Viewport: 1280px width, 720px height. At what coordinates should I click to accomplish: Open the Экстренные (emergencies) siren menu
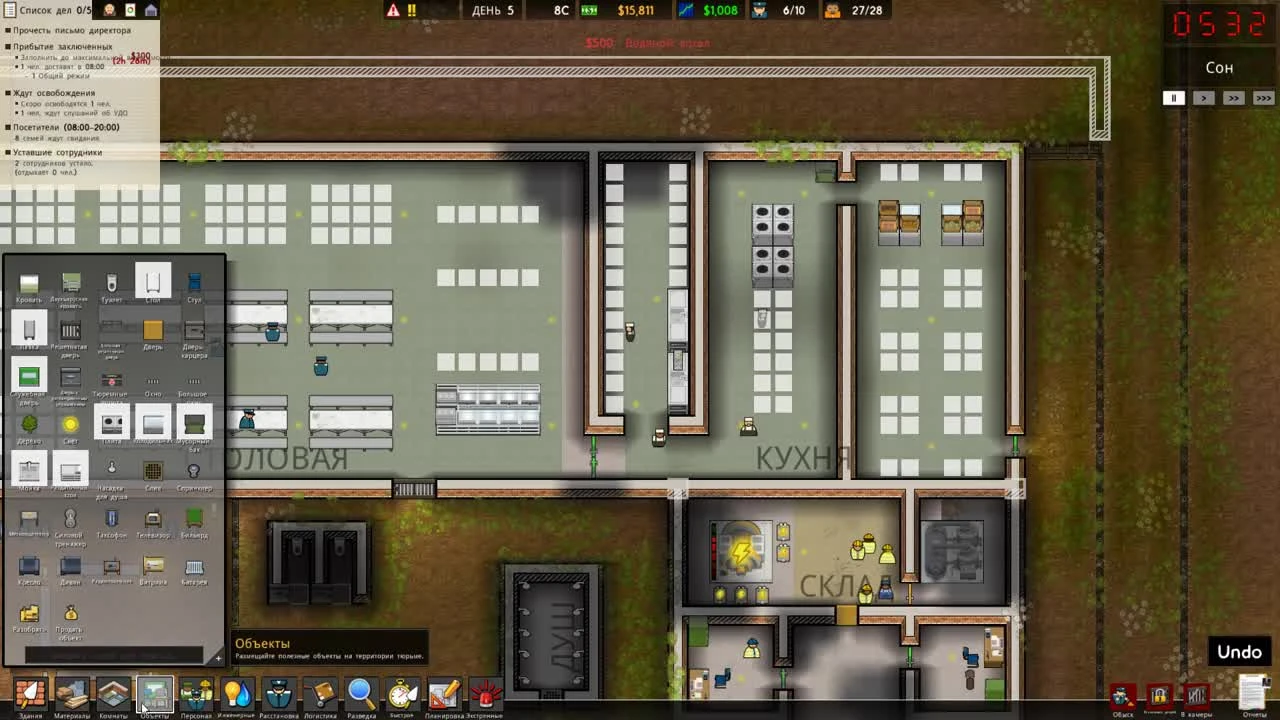[x=488, y=692]
